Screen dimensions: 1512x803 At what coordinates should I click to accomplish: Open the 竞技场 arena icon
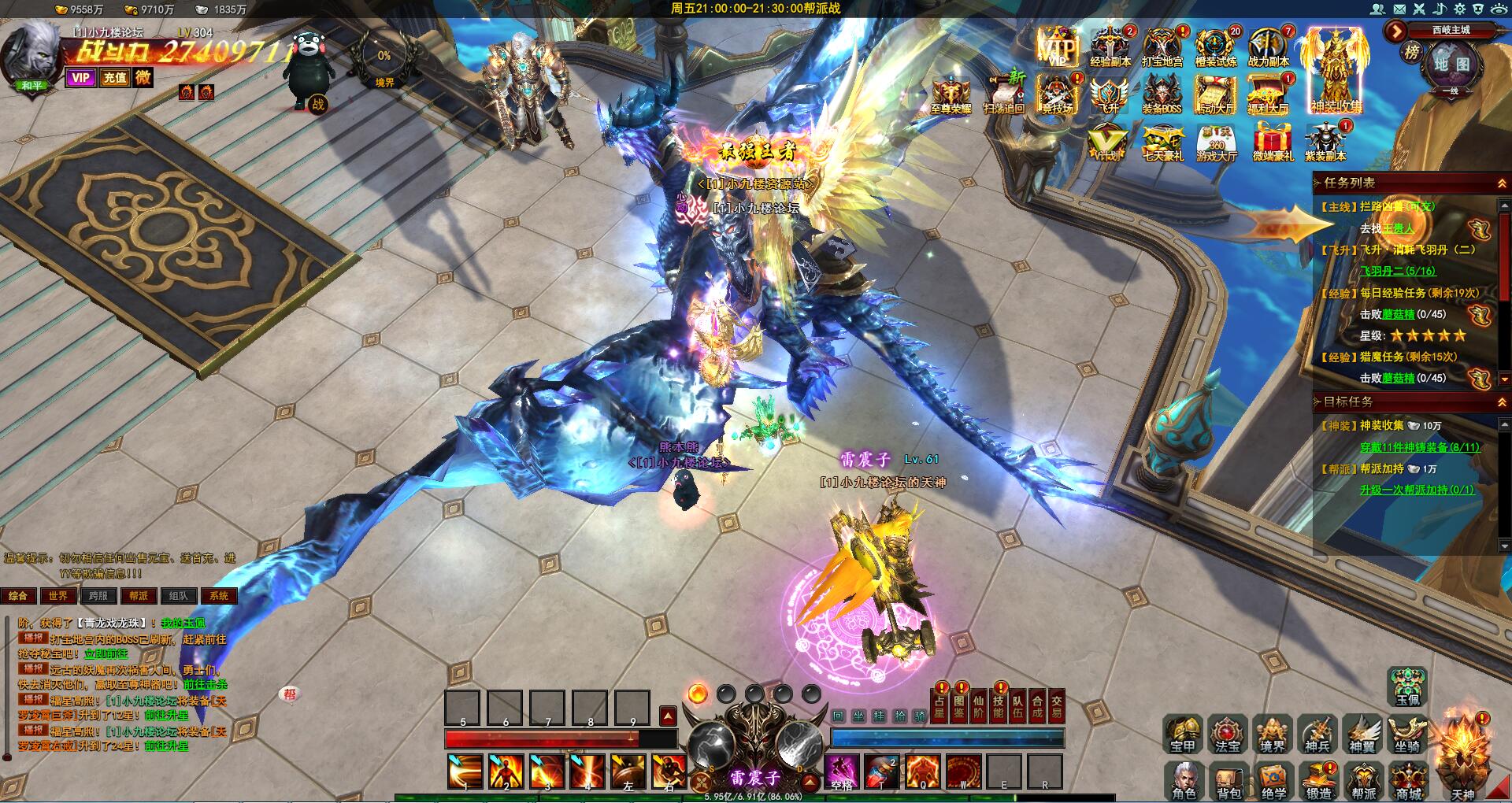coord(1058,94)
